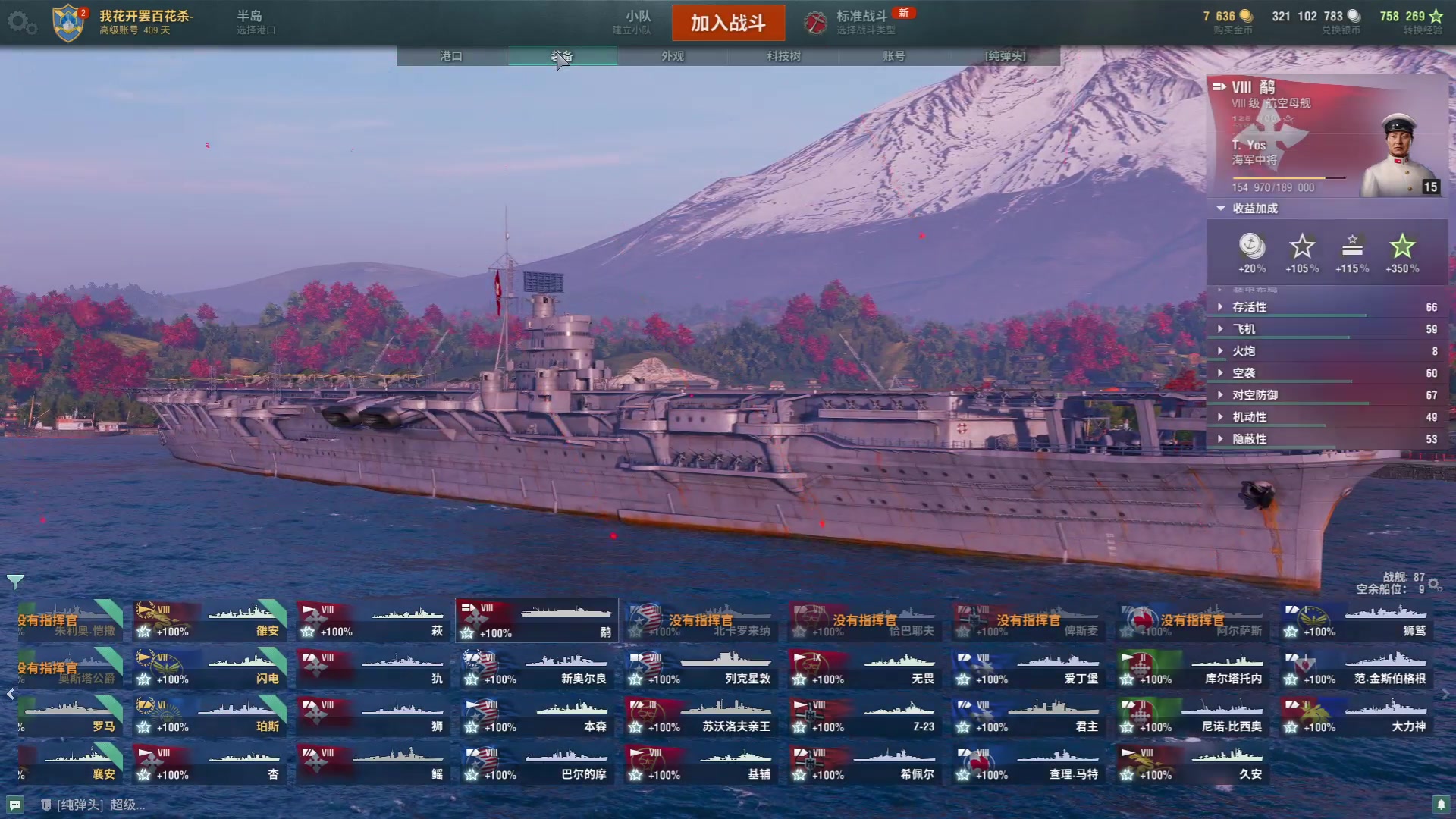
Task: Open the 科技树 tech tree tab
Action: point(783,56)
